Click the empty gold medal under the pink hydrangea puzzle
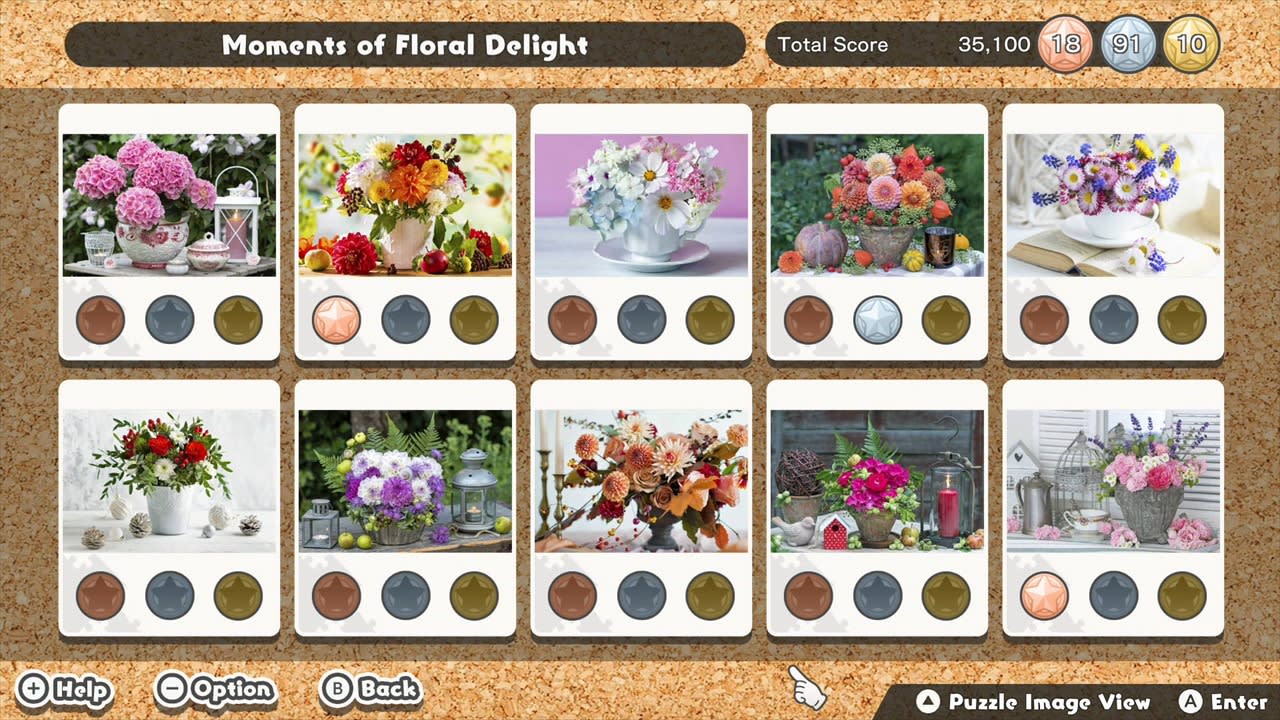Image resolution: width=1280 pixels, height=720 pixels. point(236,320)
